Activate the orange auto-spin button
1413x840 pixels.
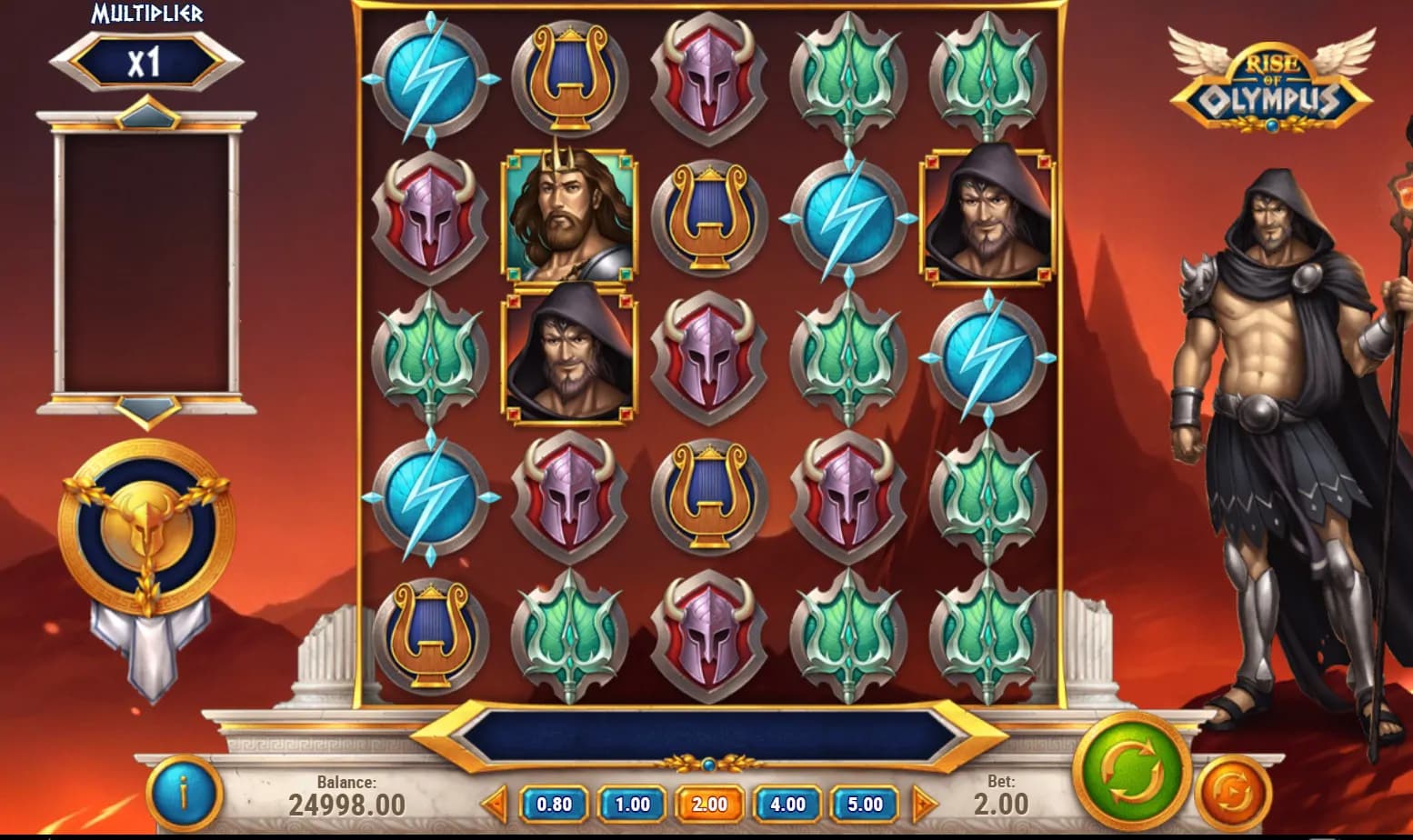click(1232, 793)
